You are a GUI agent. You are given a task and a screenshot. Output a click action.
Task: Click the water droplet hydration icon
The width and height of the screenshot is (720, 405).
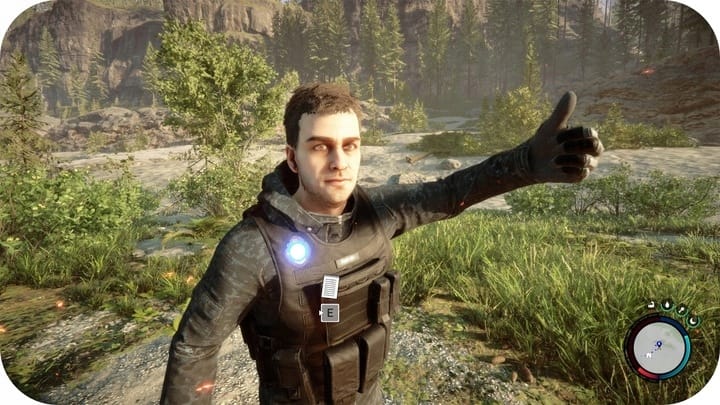coord(667,305)
